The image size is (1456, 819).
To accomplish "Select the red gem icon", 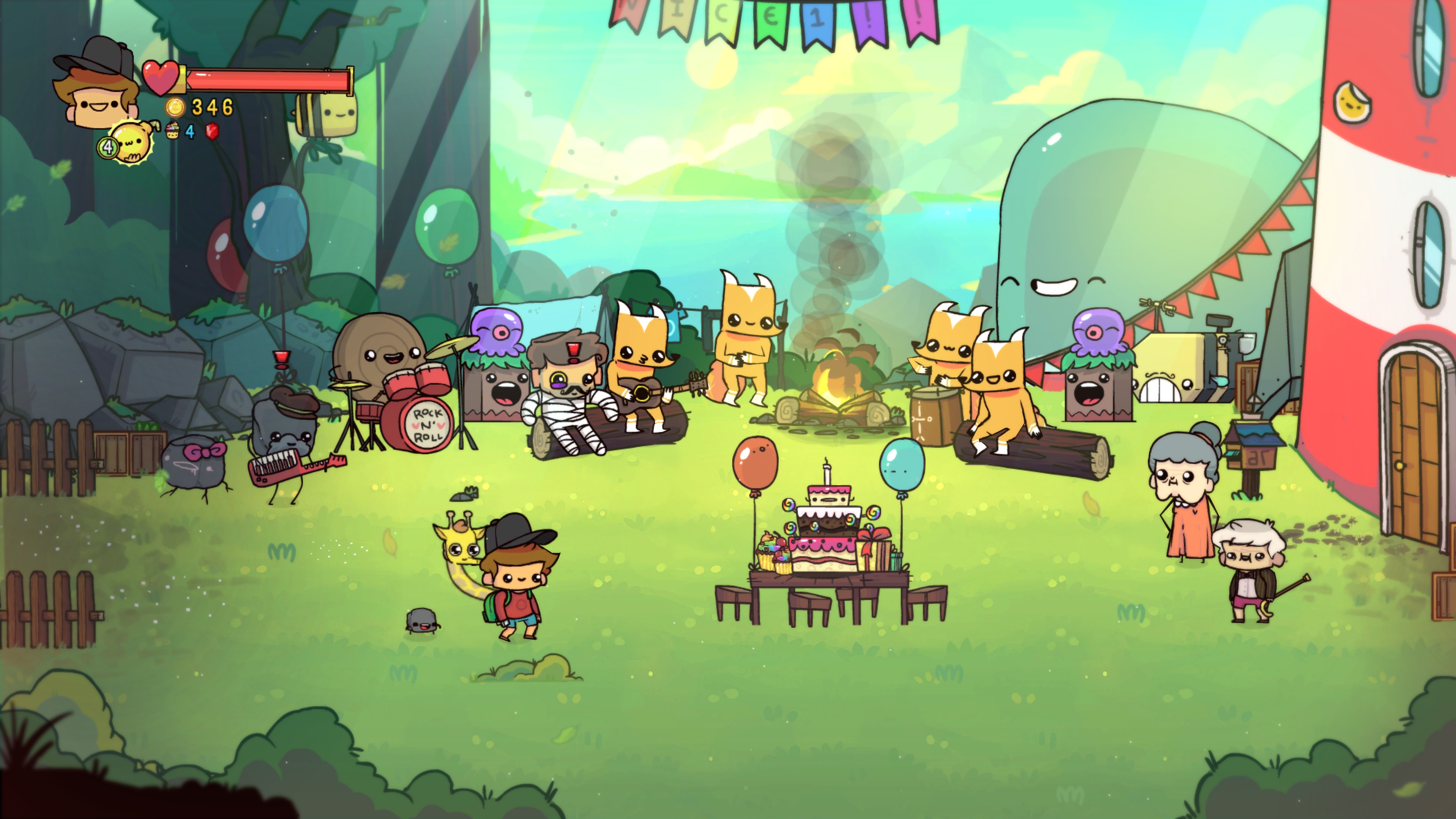I will [213, 132].
